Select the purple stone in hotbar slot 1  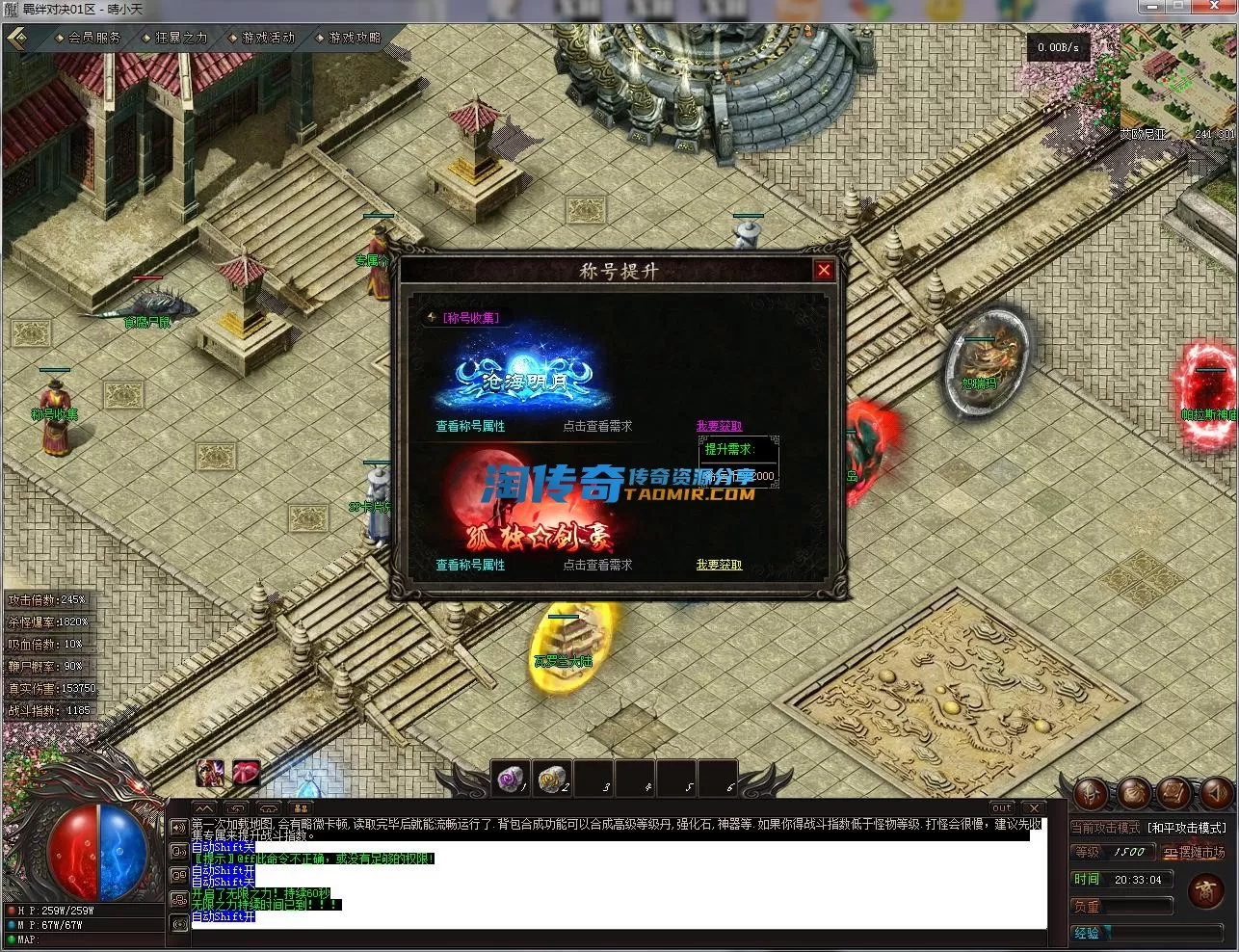tap(511, 778)
